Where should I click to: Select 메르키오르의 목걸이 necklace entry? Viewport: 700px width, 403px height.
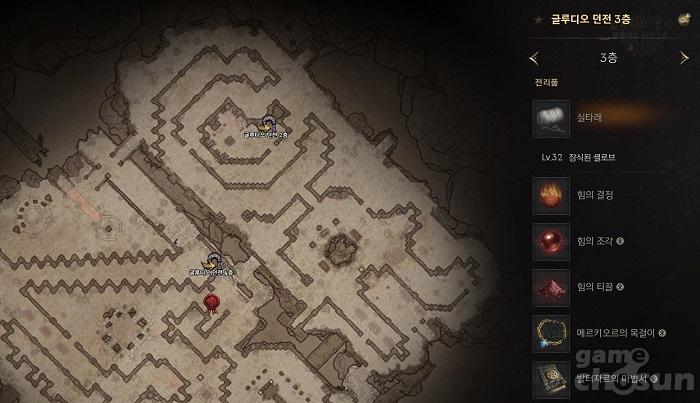click(x=548, y=332)
